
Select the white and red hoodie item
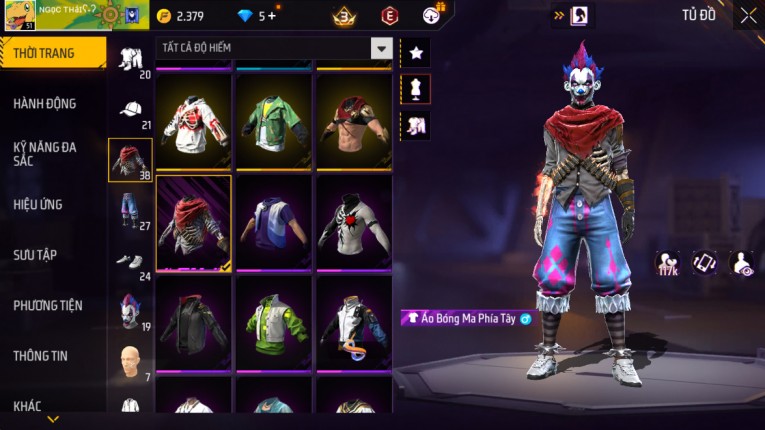(193, 123)
